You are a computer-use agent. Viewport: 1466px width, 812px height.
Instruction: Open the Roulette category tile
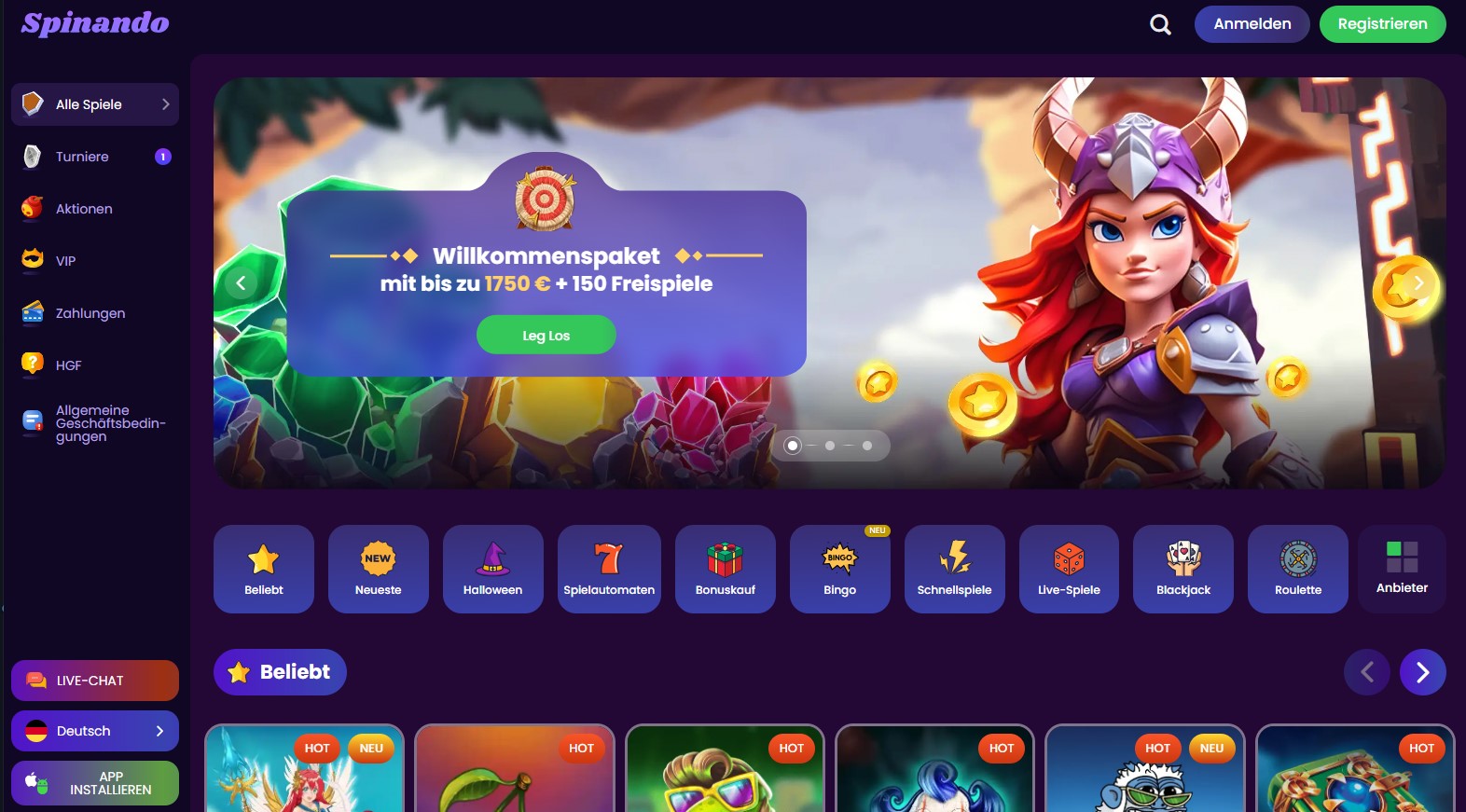click(x=1297, y=569)
